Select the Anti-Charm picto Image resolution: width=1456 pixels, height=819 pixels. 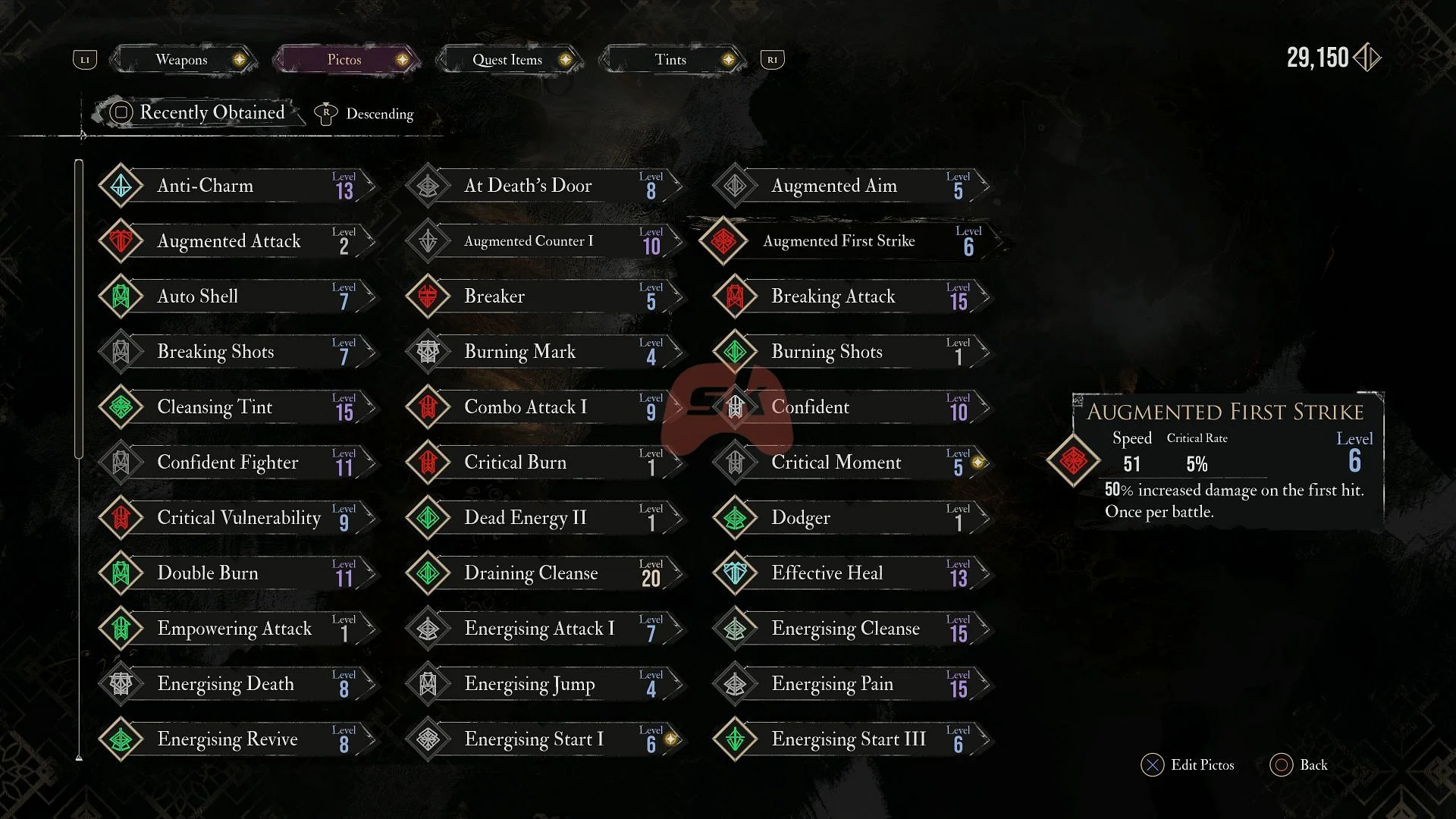237,186
